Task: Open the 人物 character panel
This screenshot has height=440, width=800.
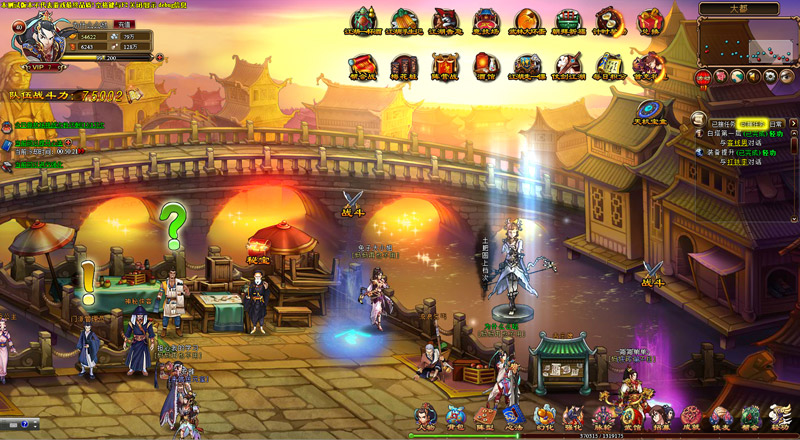Action: 426,417
